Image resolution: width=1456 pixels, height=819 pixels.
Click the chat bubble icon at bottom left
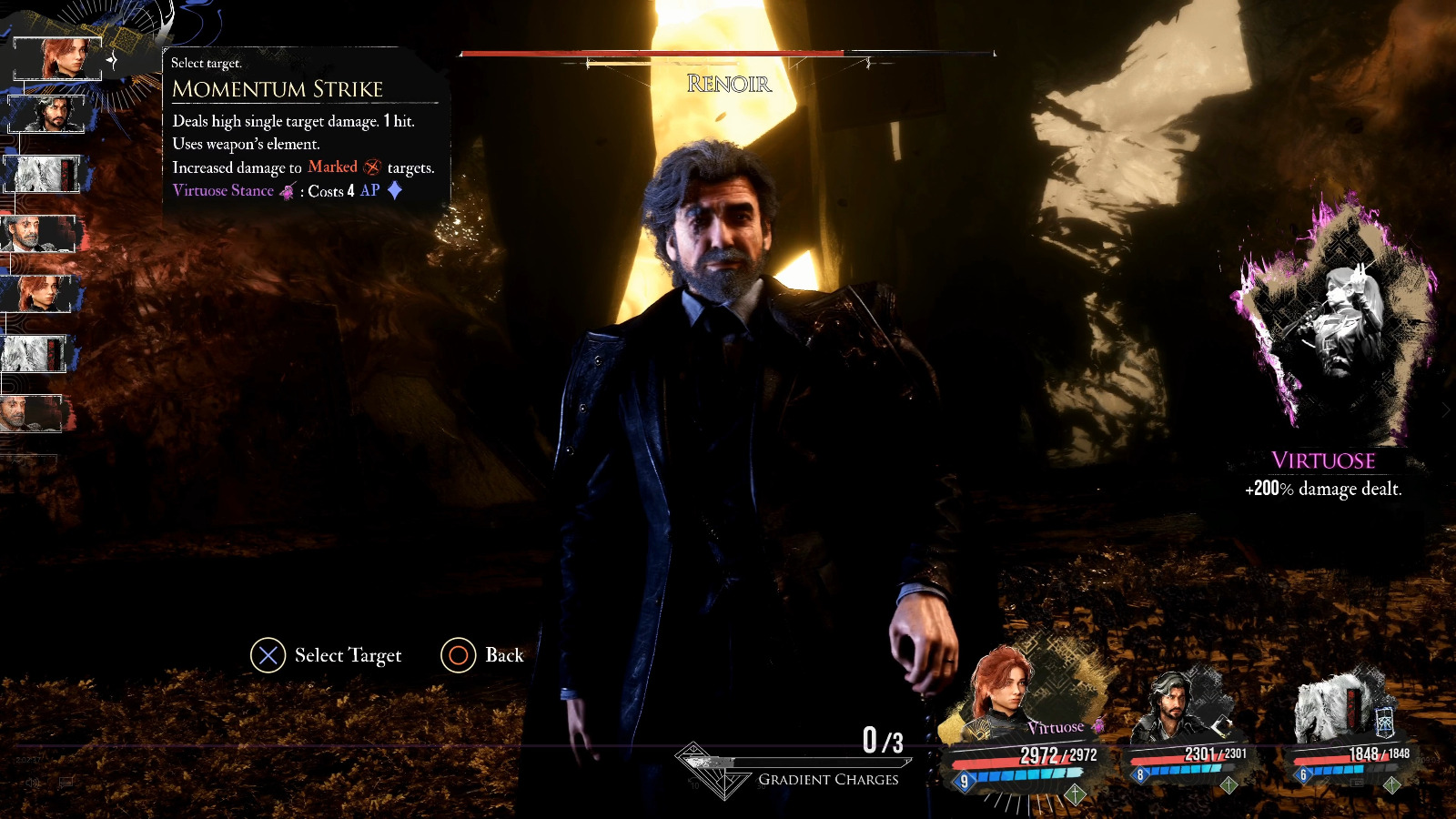pos(66,781)
